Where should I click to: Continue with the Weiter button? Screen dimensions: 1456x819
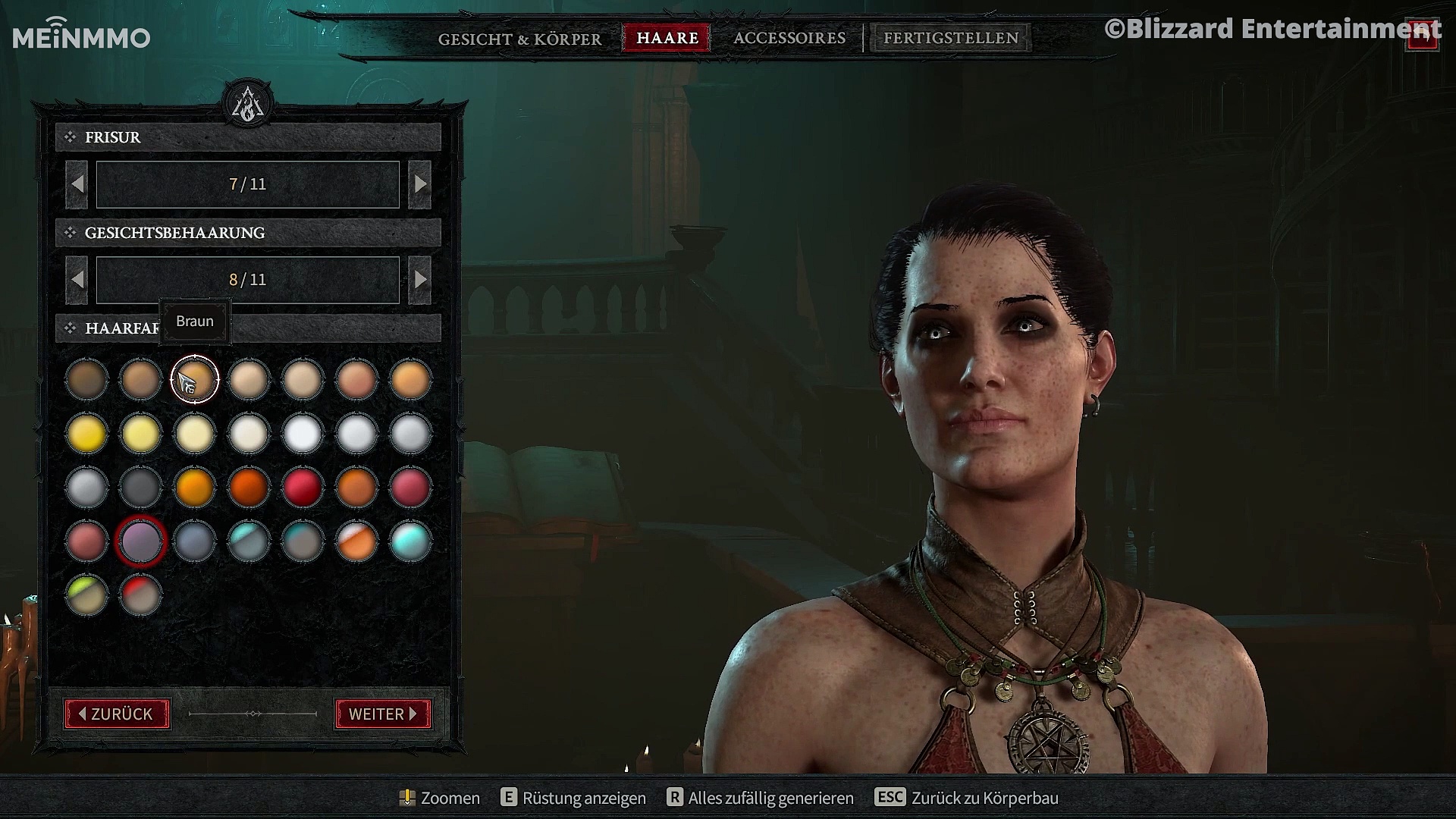(x=383, y=714)
